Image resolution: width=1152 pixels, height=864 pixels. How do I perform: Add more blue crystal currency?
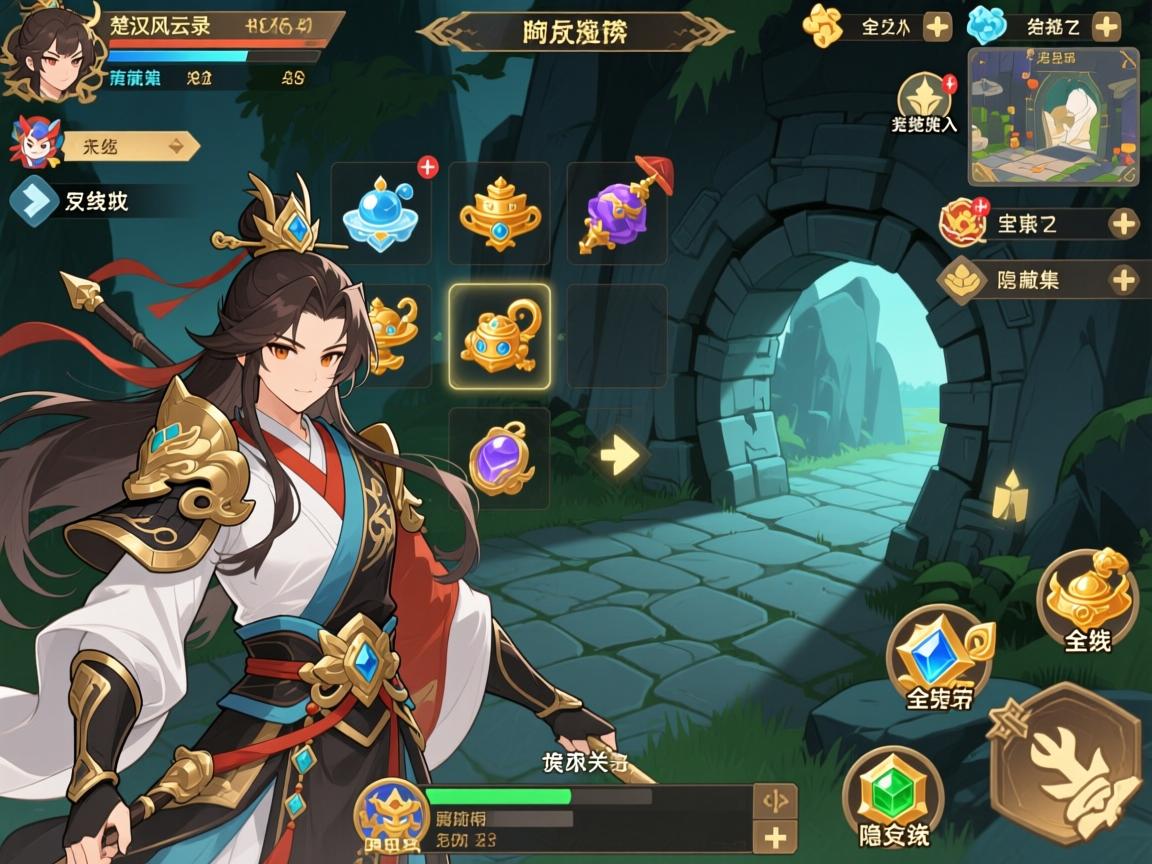point(1105,27)
